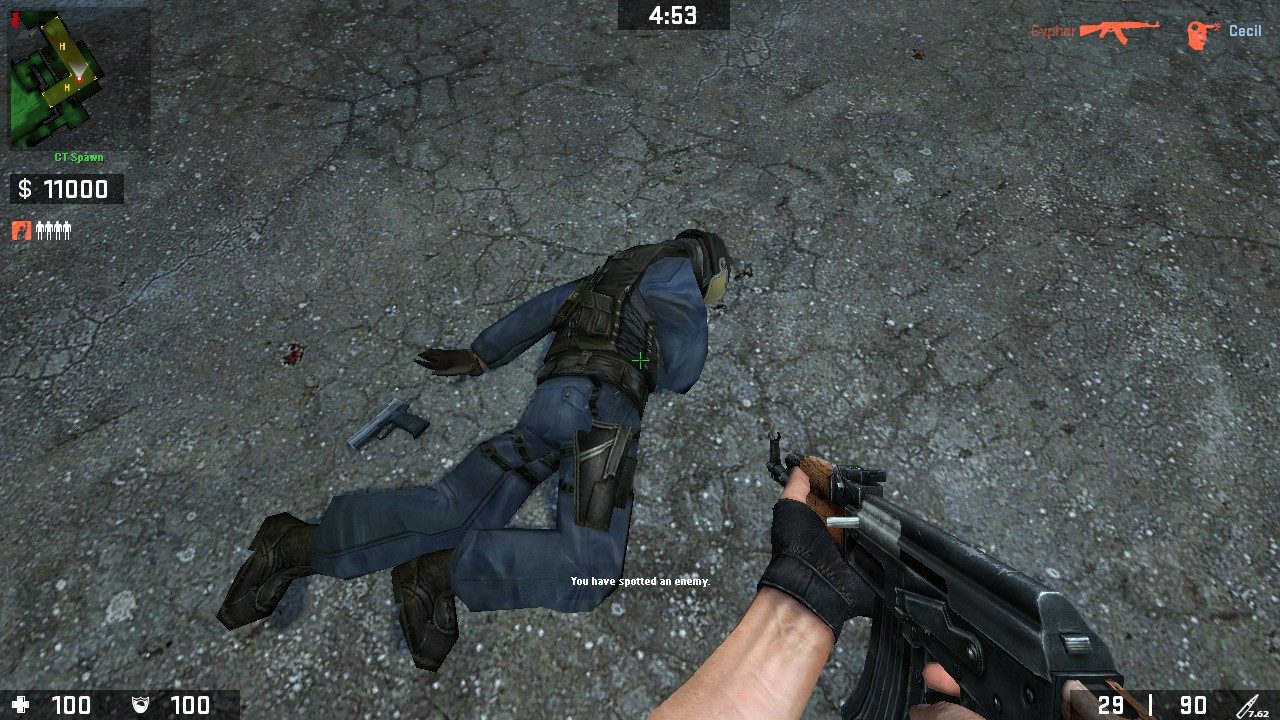1280x720 pixels.
Task: Select Cecil's name in the kill feed
Action: click(1245, 30)
